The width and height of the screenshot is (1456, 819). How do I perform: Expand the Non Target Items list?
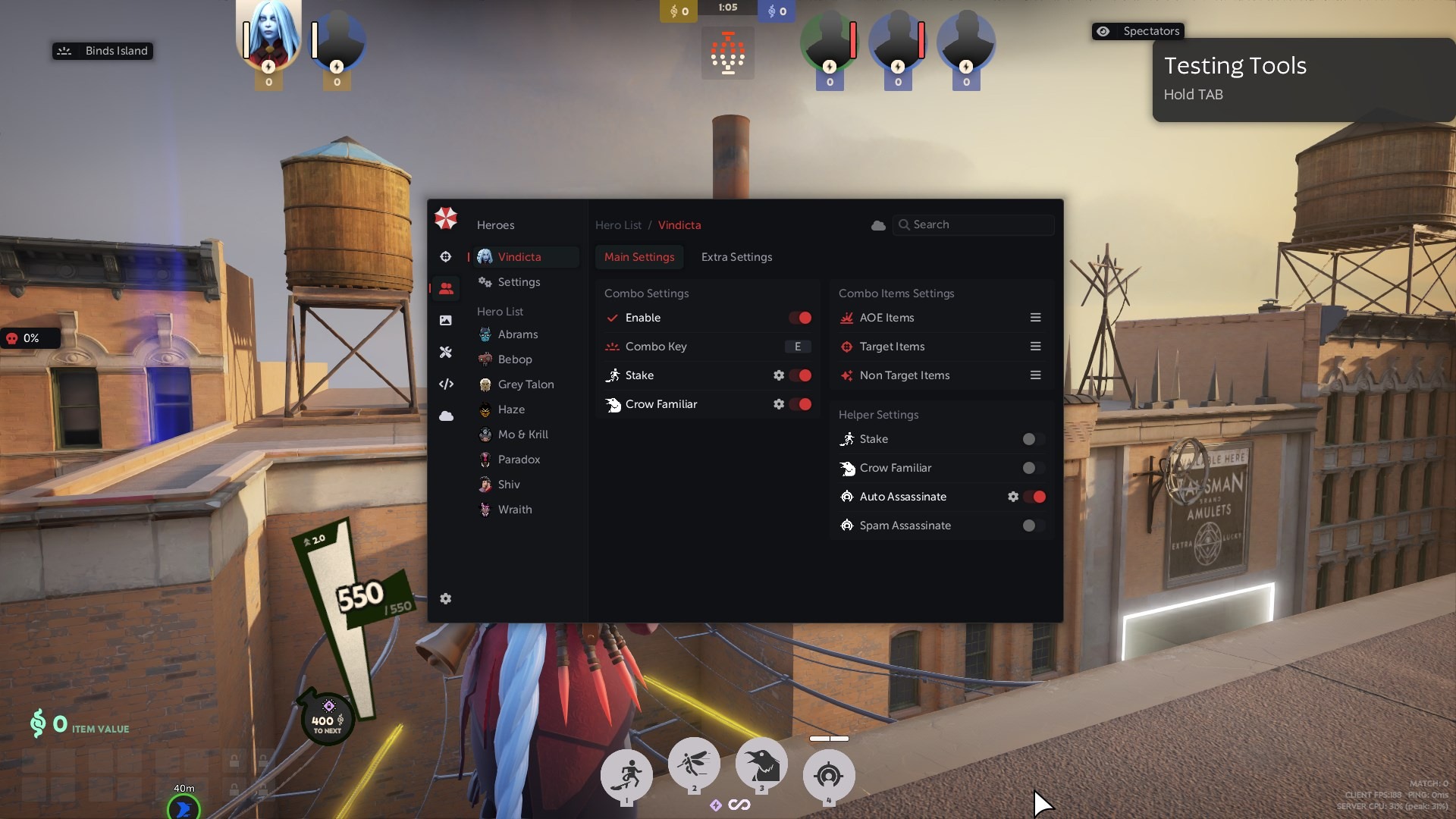1035,375
